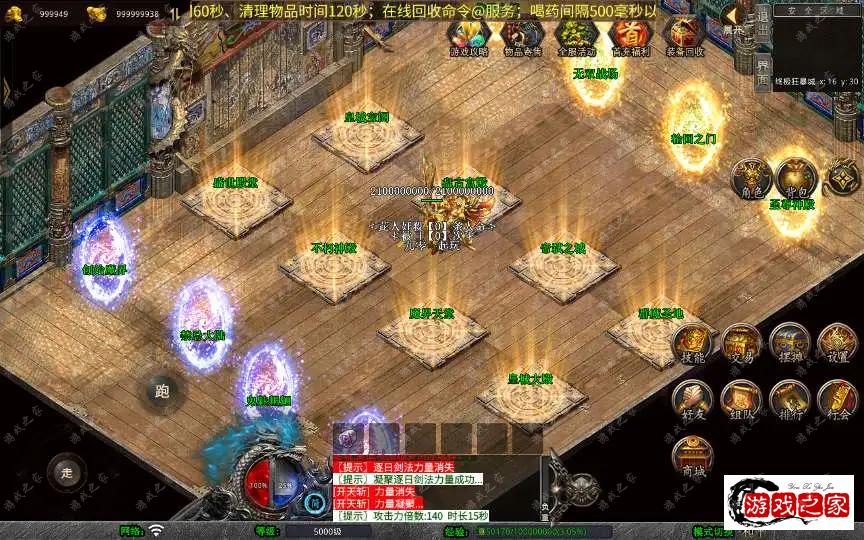
Task: Open the 物品寄售 item consignment icon
Action: 522,37
